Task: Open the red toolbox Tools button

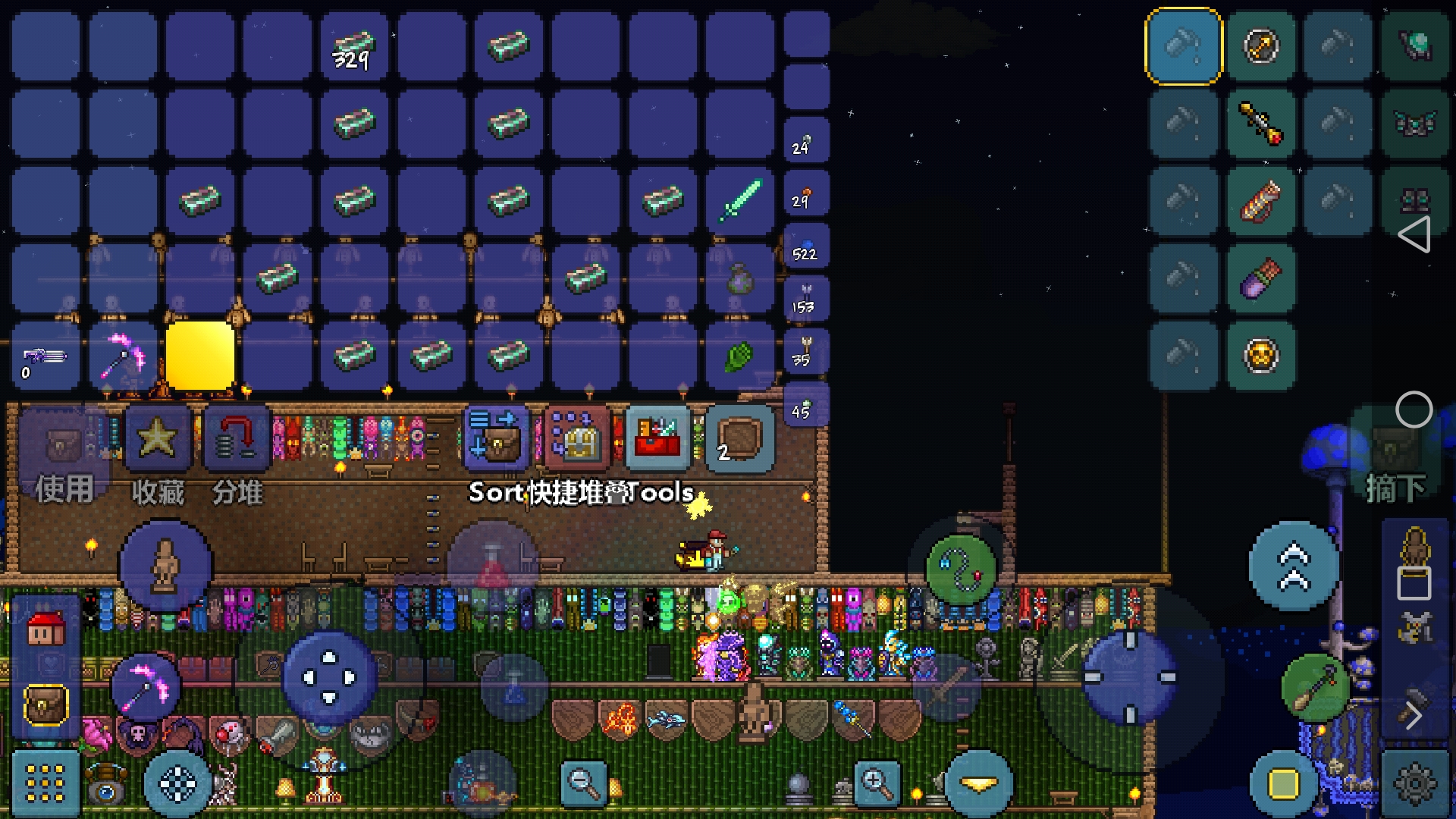Action: (x=657, y=438)
